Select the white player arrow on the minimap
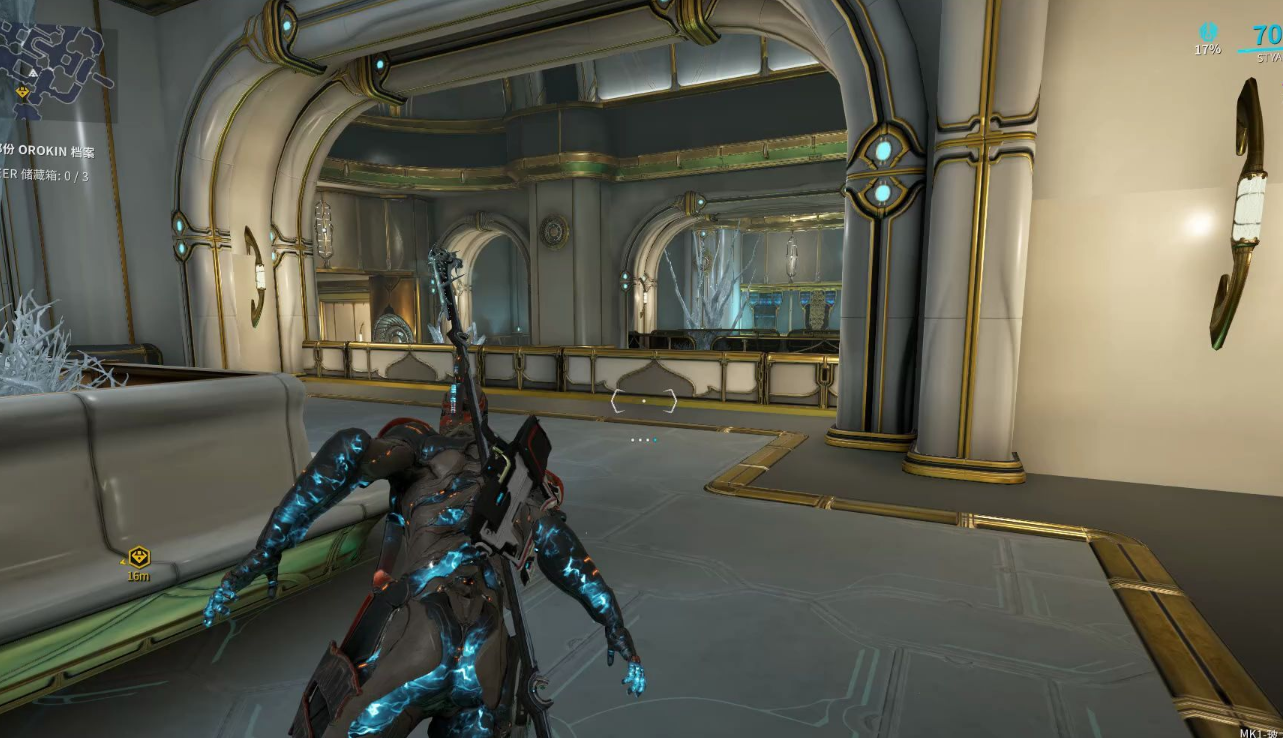This screenshot has height=738, width=1283. [x=33, y=72]
